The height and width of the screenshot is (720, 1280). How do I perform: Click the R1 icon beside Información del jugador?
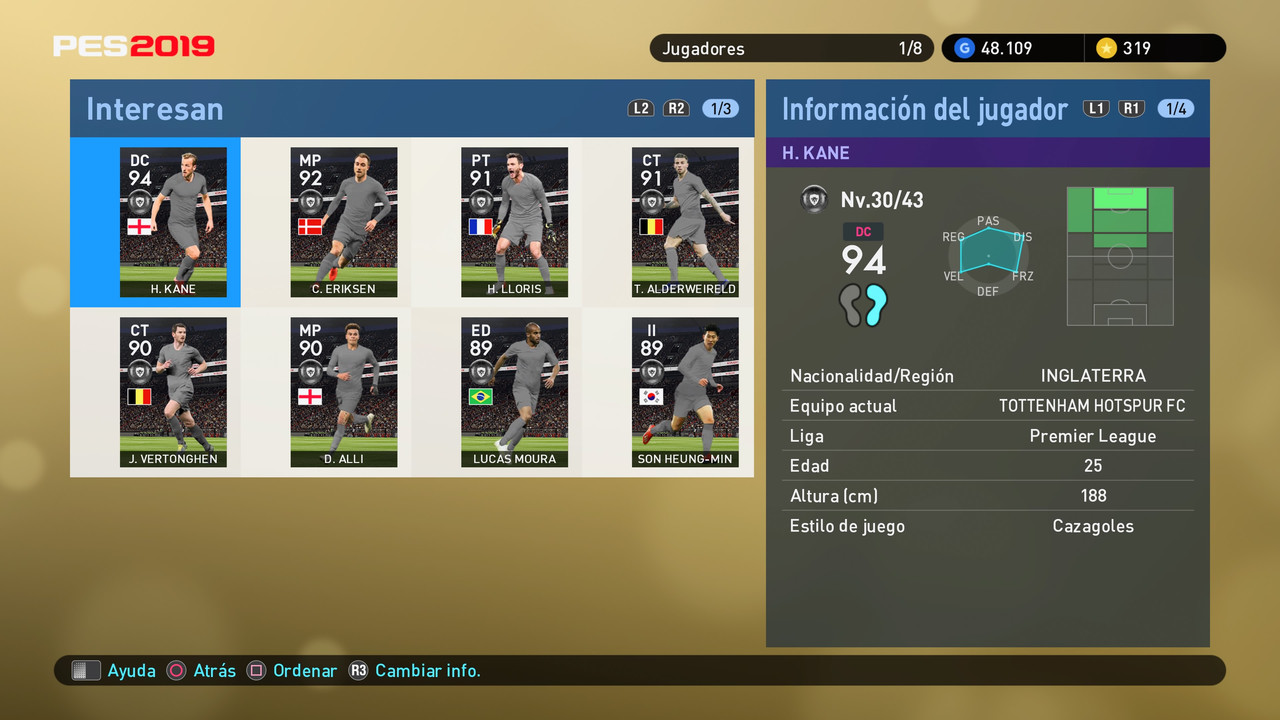coord(1131,108)
